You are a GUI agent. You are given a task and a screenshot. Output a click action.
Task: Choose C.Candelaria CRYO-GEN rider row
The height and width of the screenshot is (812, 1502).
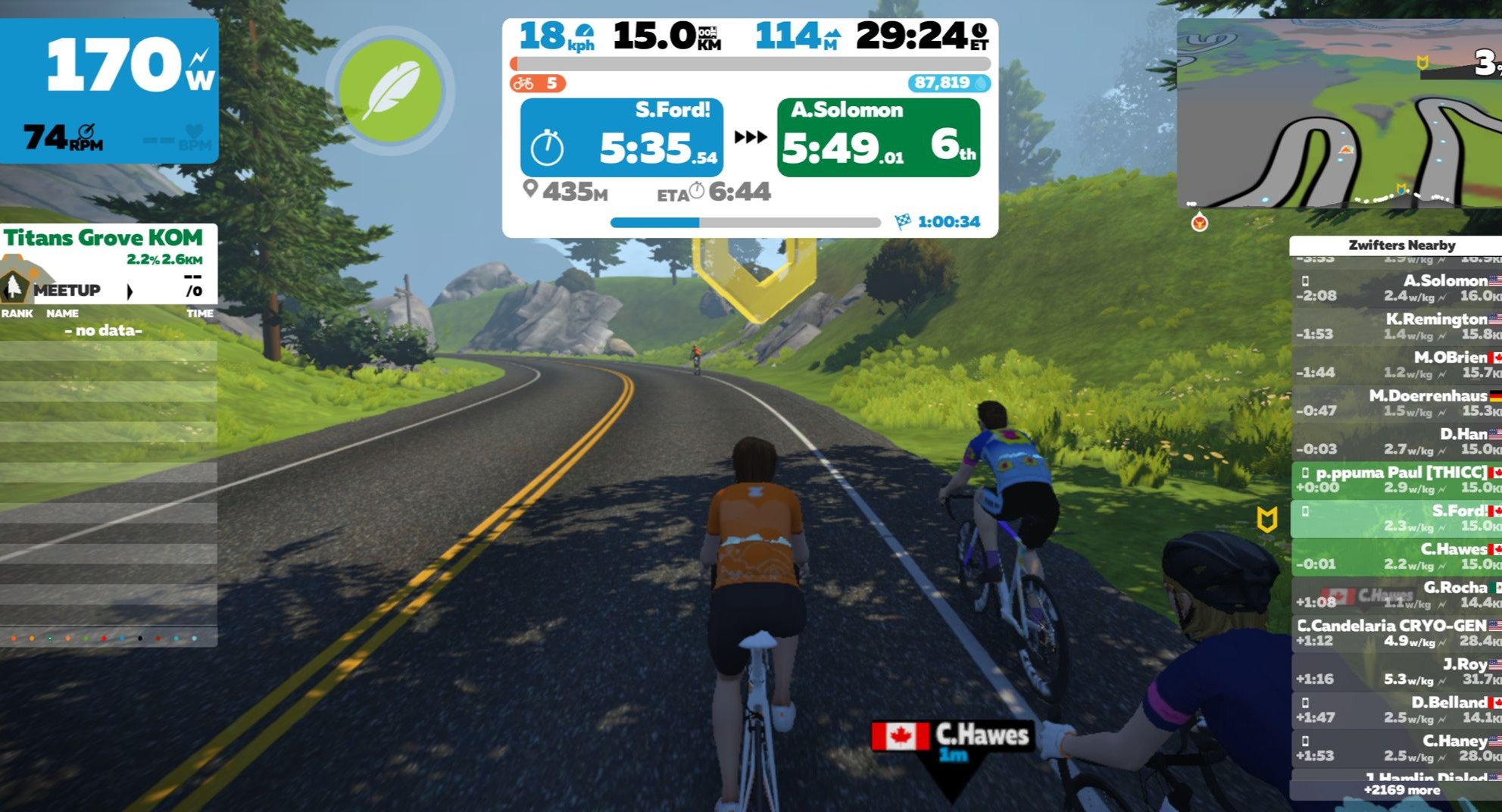coord(1396,633)
